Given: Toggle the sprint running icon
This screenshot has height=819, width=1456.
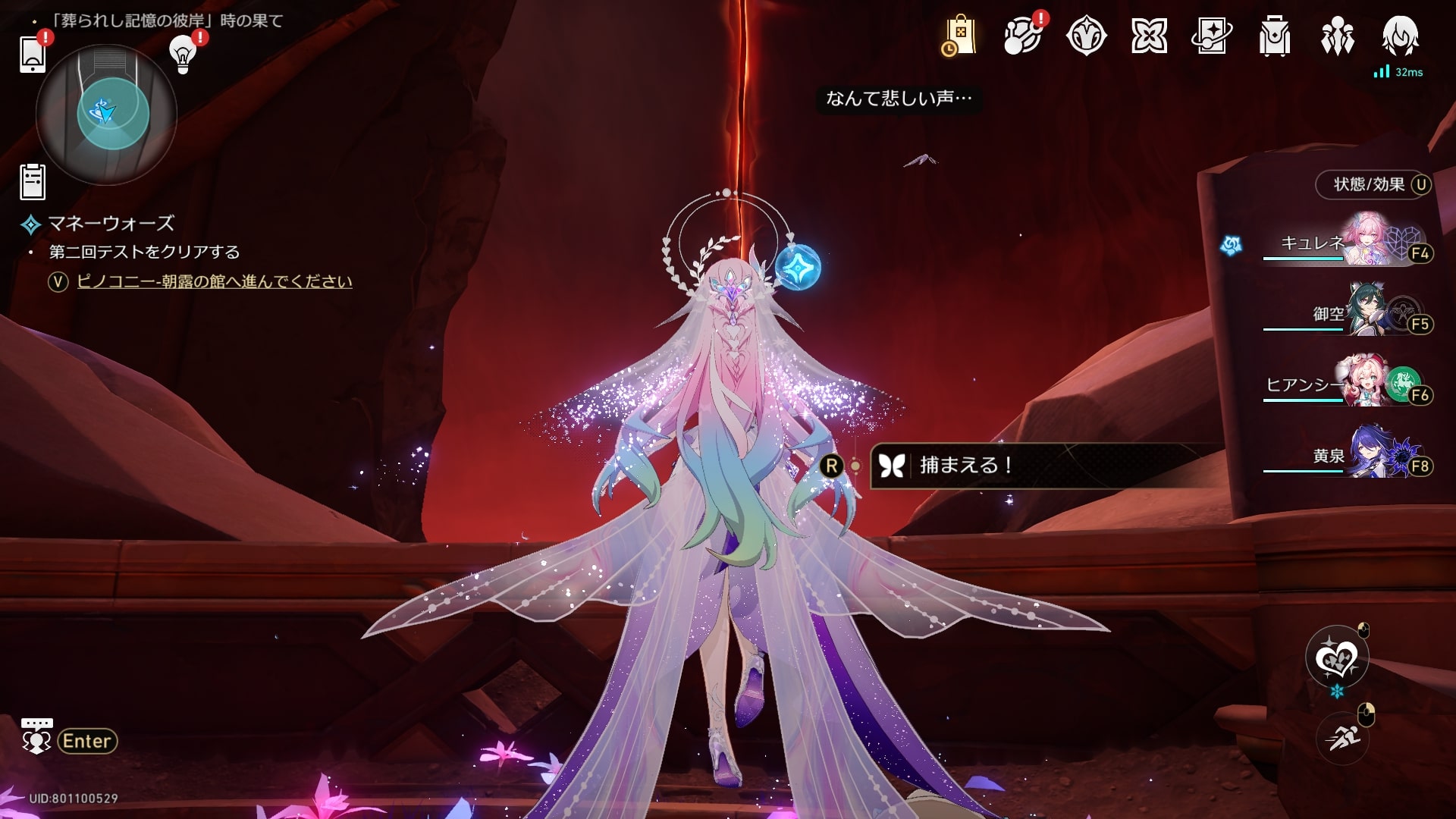Looking at the screenshot, I should click(1342, 736).
